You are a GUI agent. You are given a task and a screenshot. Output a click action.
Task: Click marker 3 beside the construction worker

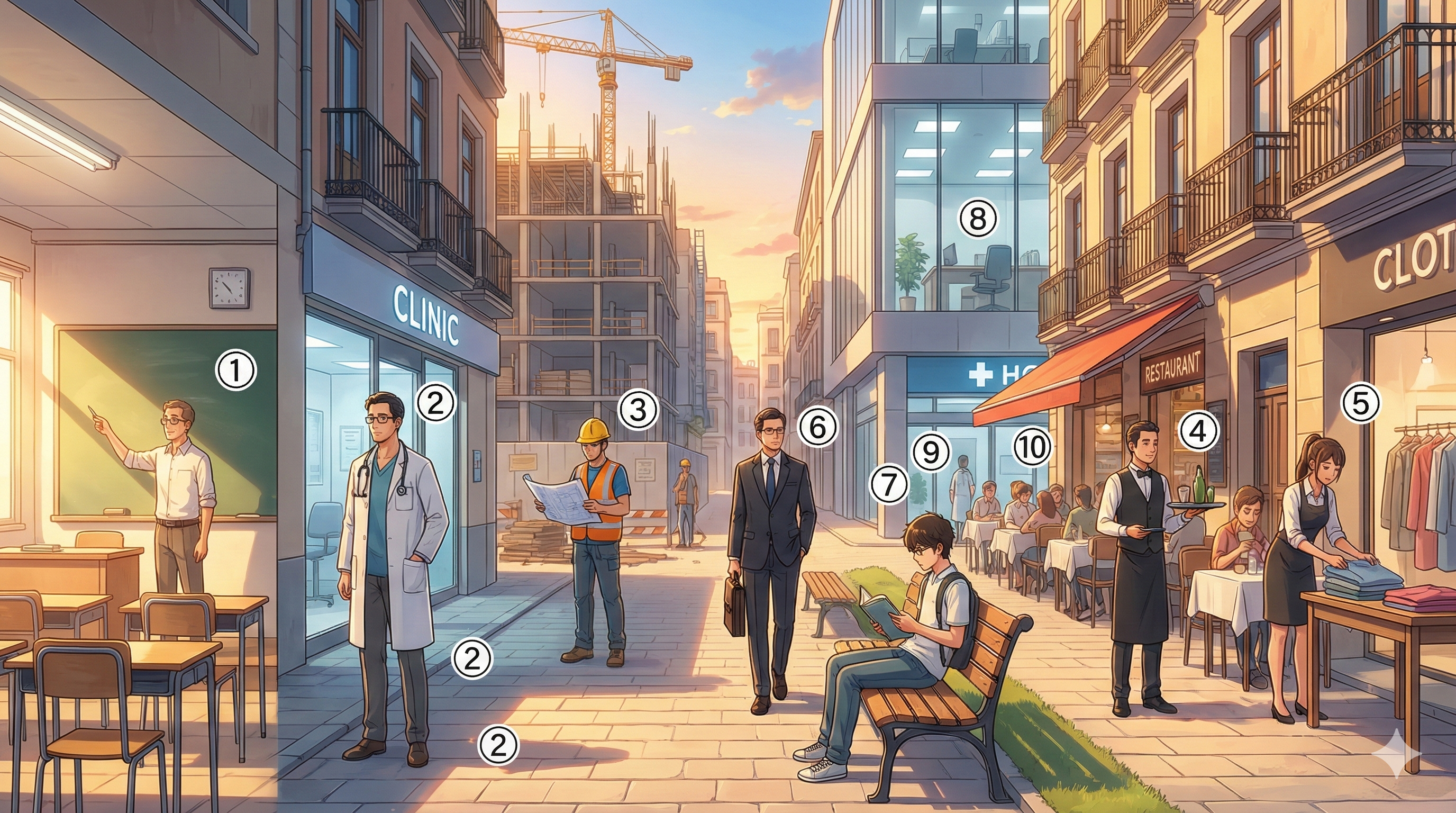tap(638, 410)
